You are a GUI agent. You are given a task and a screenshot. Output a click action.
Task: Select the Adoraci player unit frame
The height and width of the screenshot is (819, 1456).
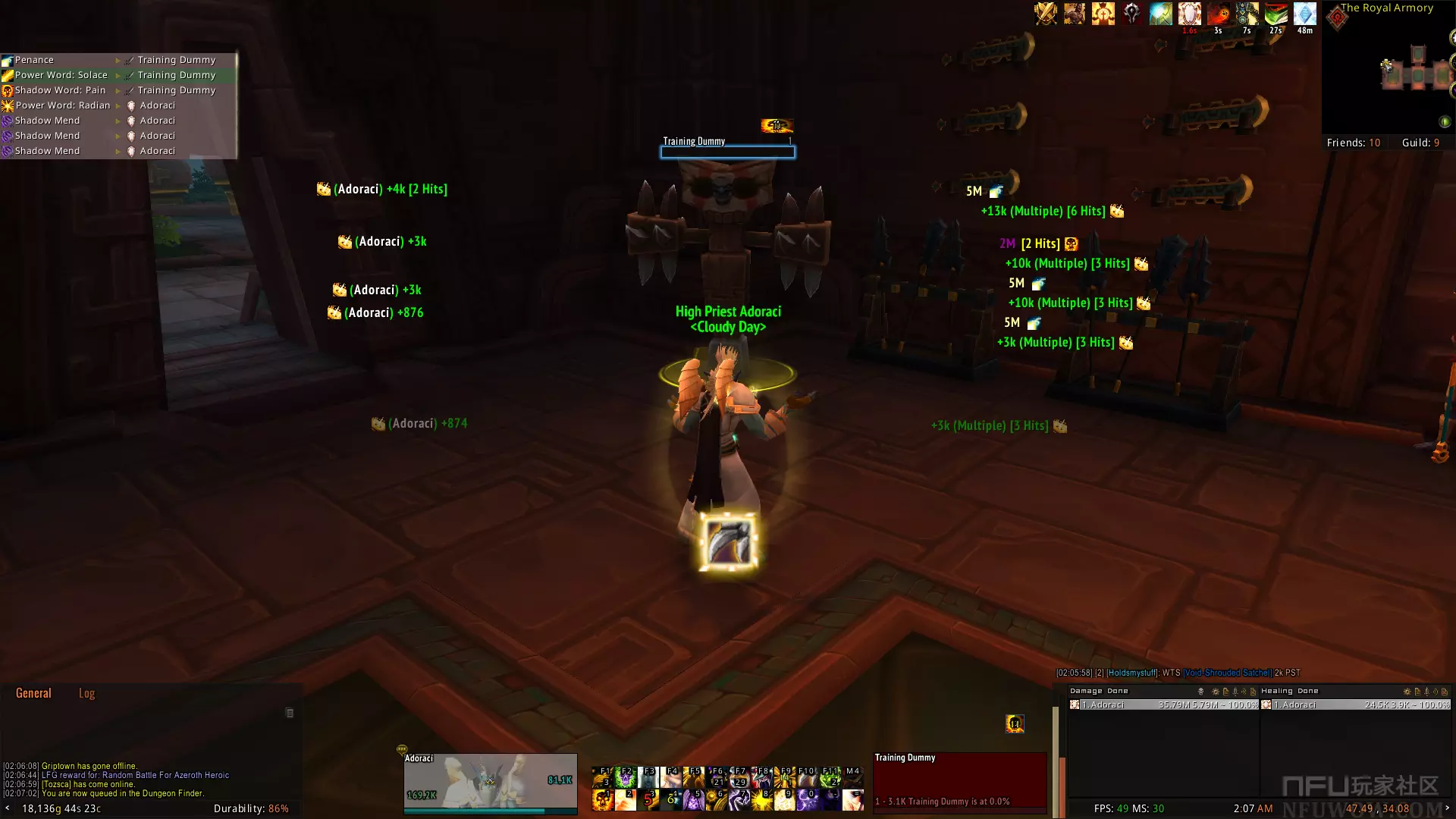(x=490, y=783)
